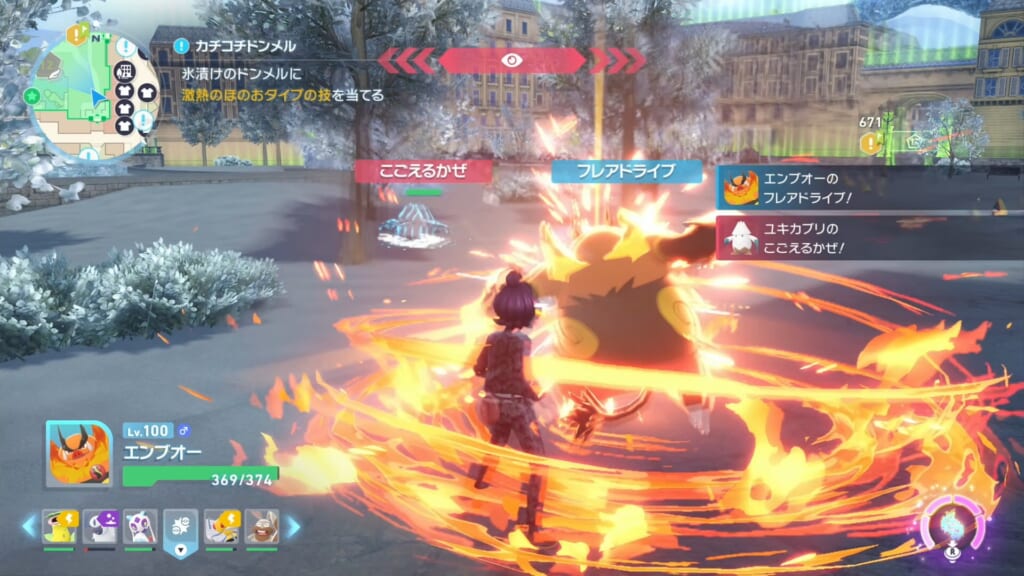Click the building icon on the minimap
Viewport: 1024px width, 576px height.
tap(124, 72)
